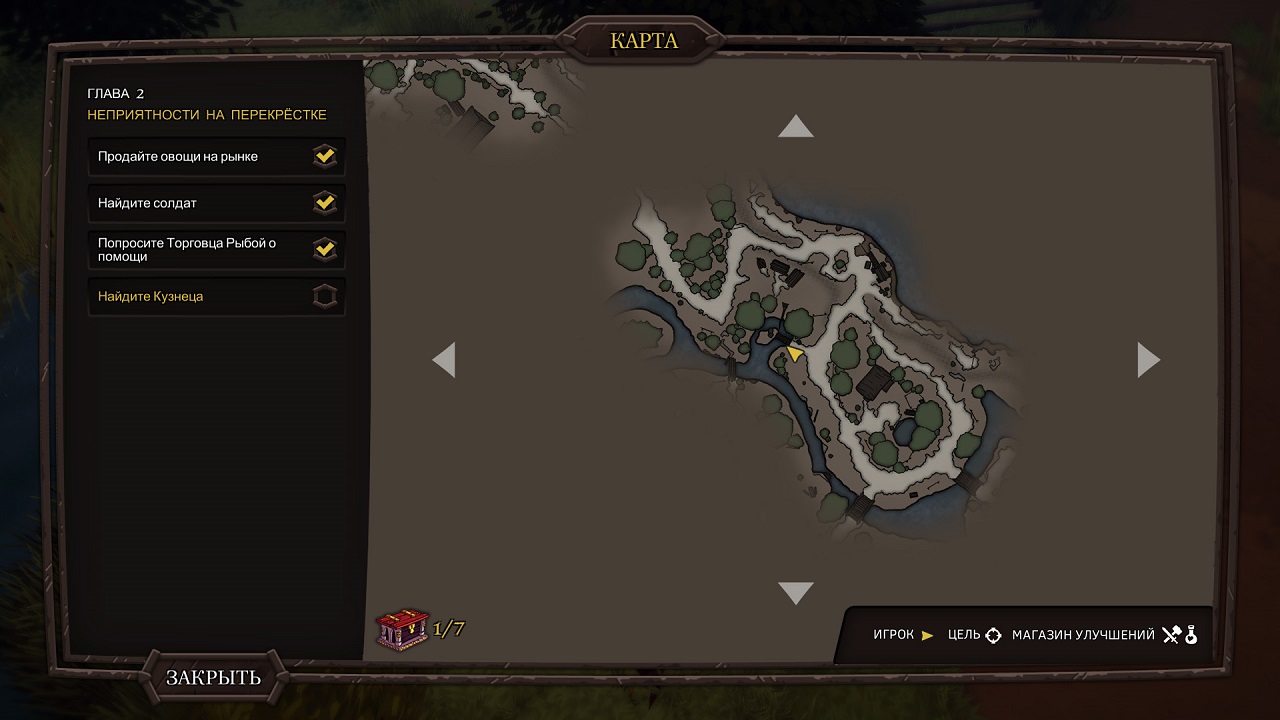
Task: Select the Попросите Торговца Рыбой о помощи objective
Action: tap(216, 249)
